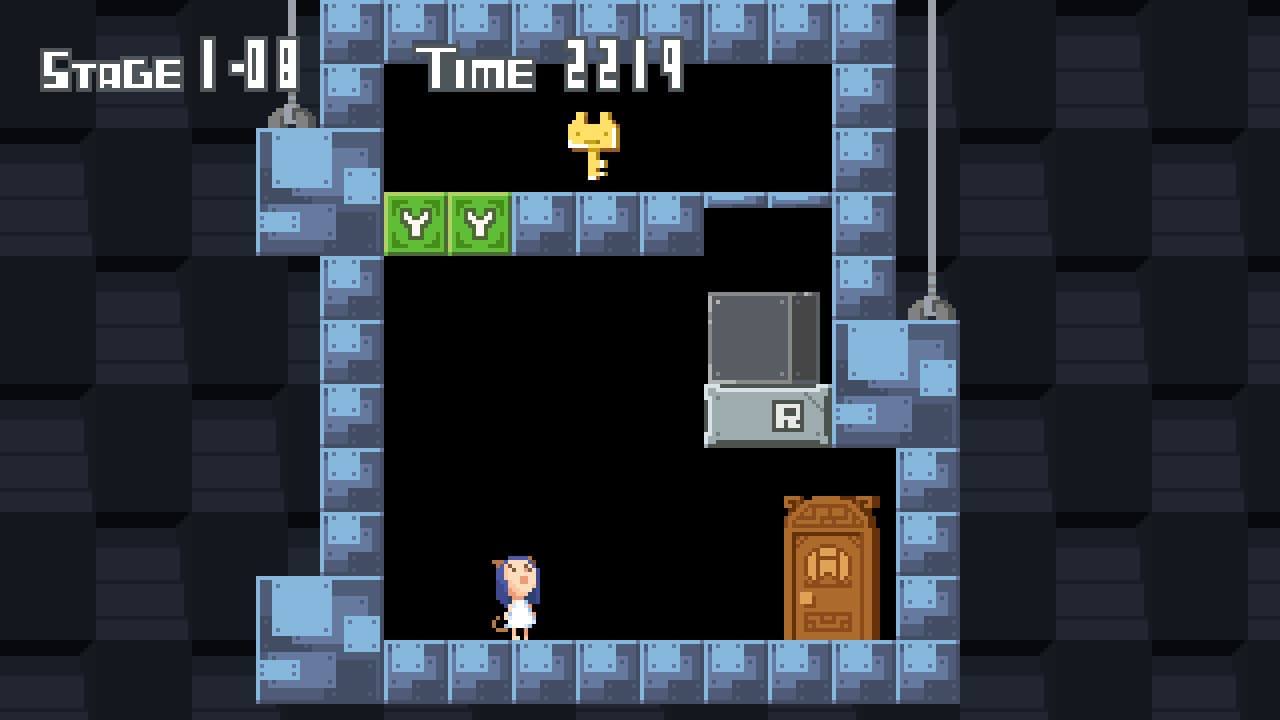Toggle the right Y switch block
Image resolution: width=1280 pixels, height=720 pixels.
(x=478, y=225)
